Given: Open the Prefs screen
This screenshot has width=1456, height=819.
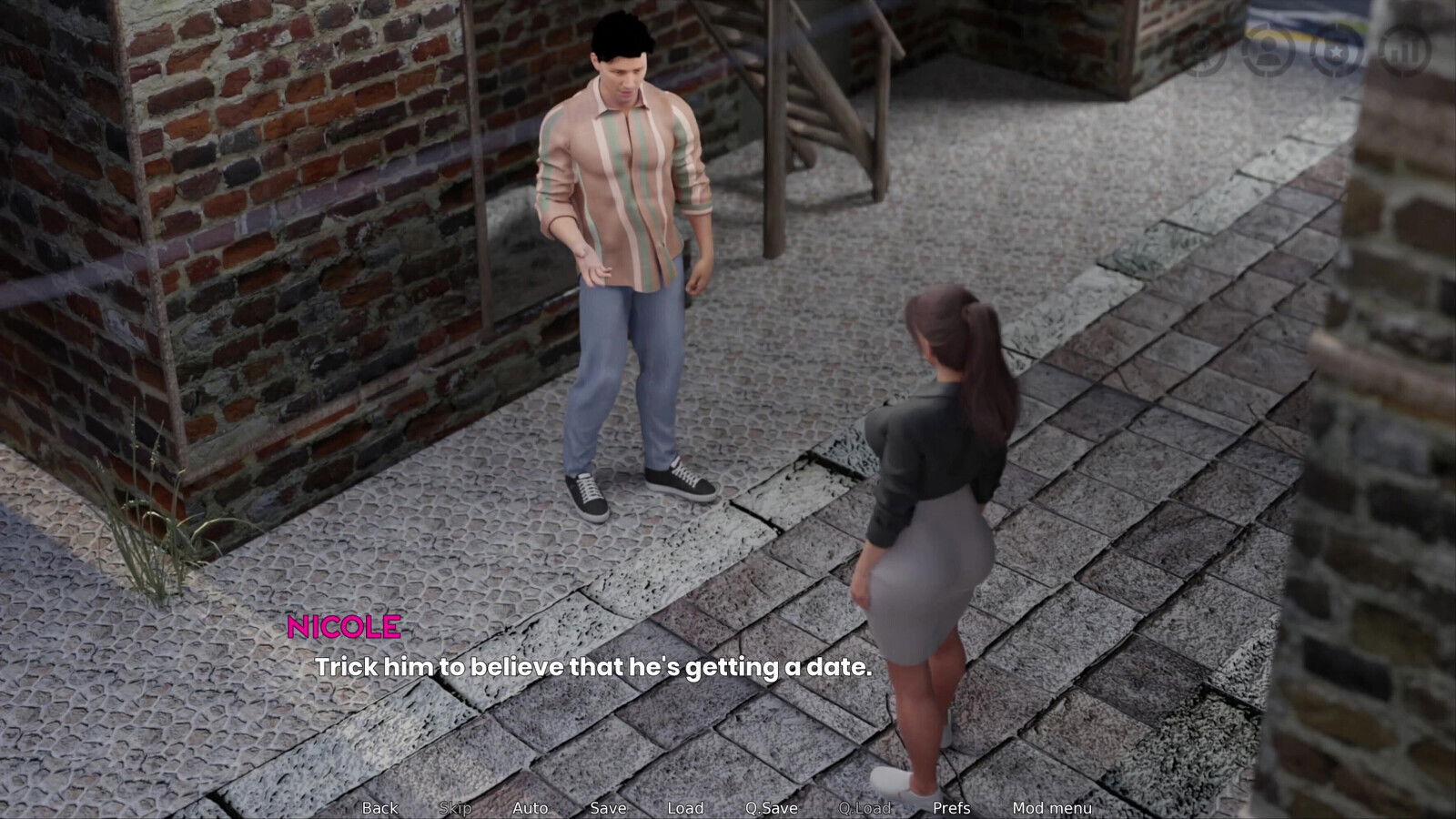Looking at the screenshot, I should [953, 808].
